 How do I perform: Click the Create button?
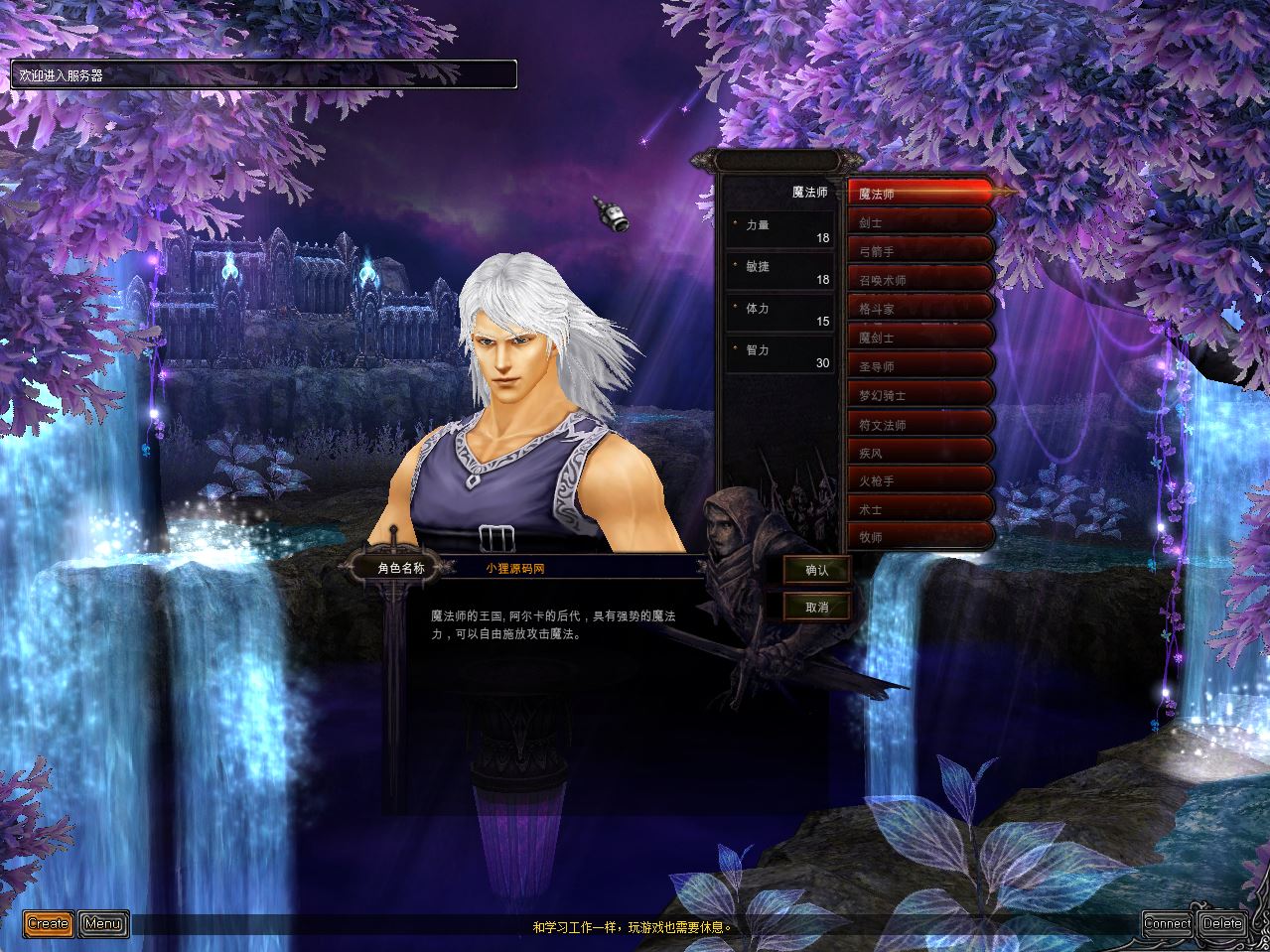[48, 923]
